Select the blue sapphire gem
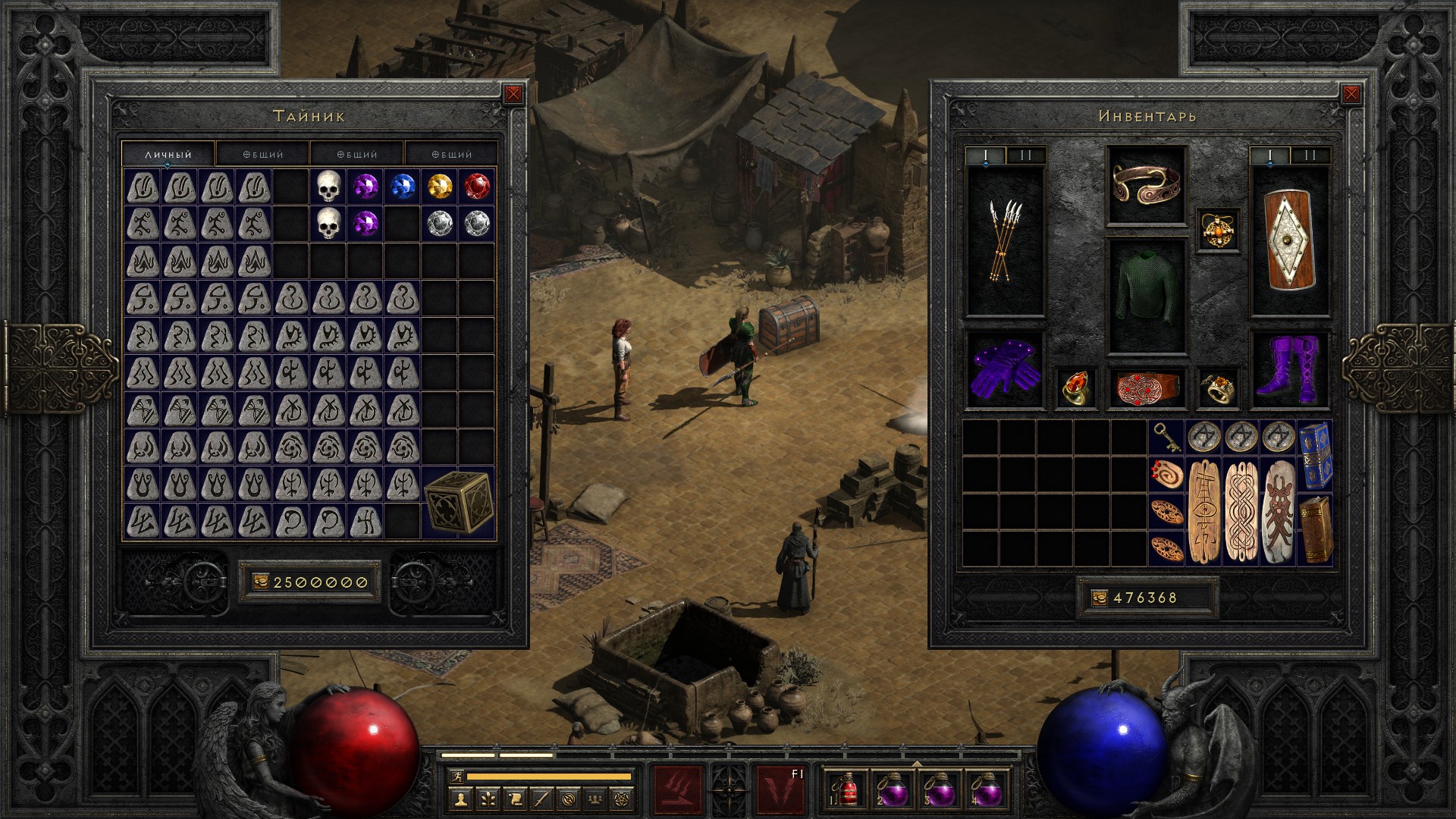The height and width of the screenshot is (819, 1456). point(402,187)
